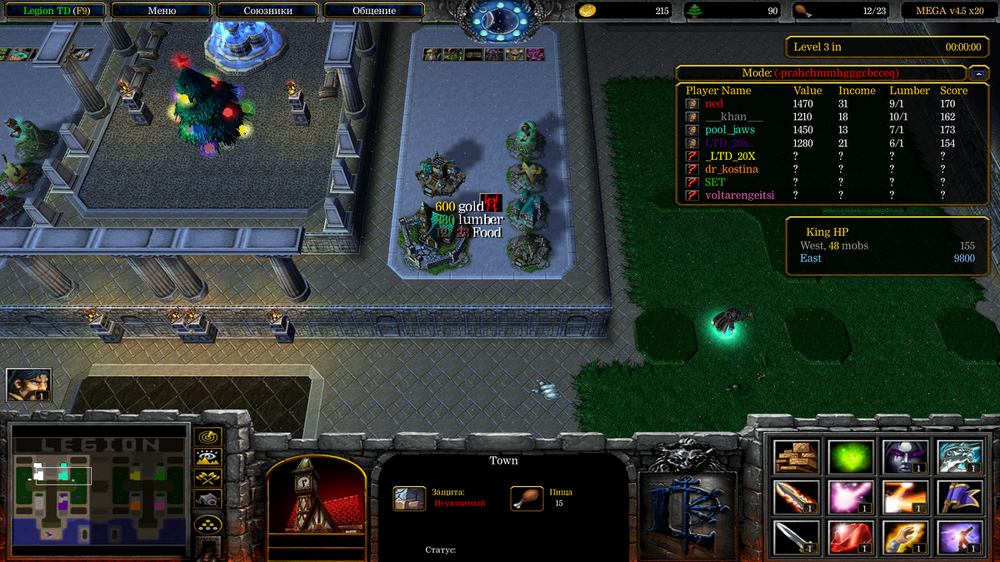The image size is (1000, 562).
Task: Select the bearded hero portrait icon
Action: pos(28,385)
